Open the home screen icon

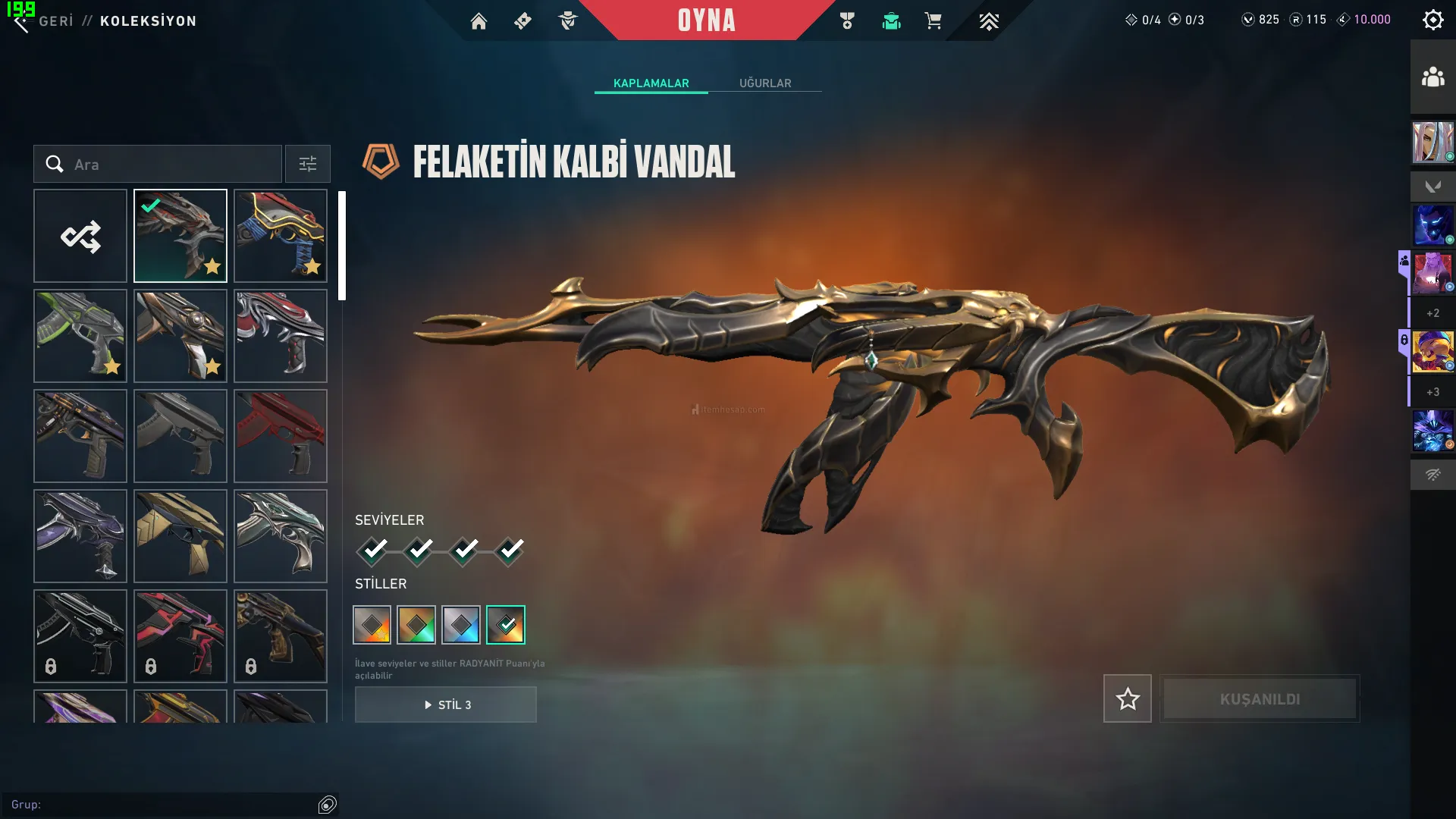[479, 21]
